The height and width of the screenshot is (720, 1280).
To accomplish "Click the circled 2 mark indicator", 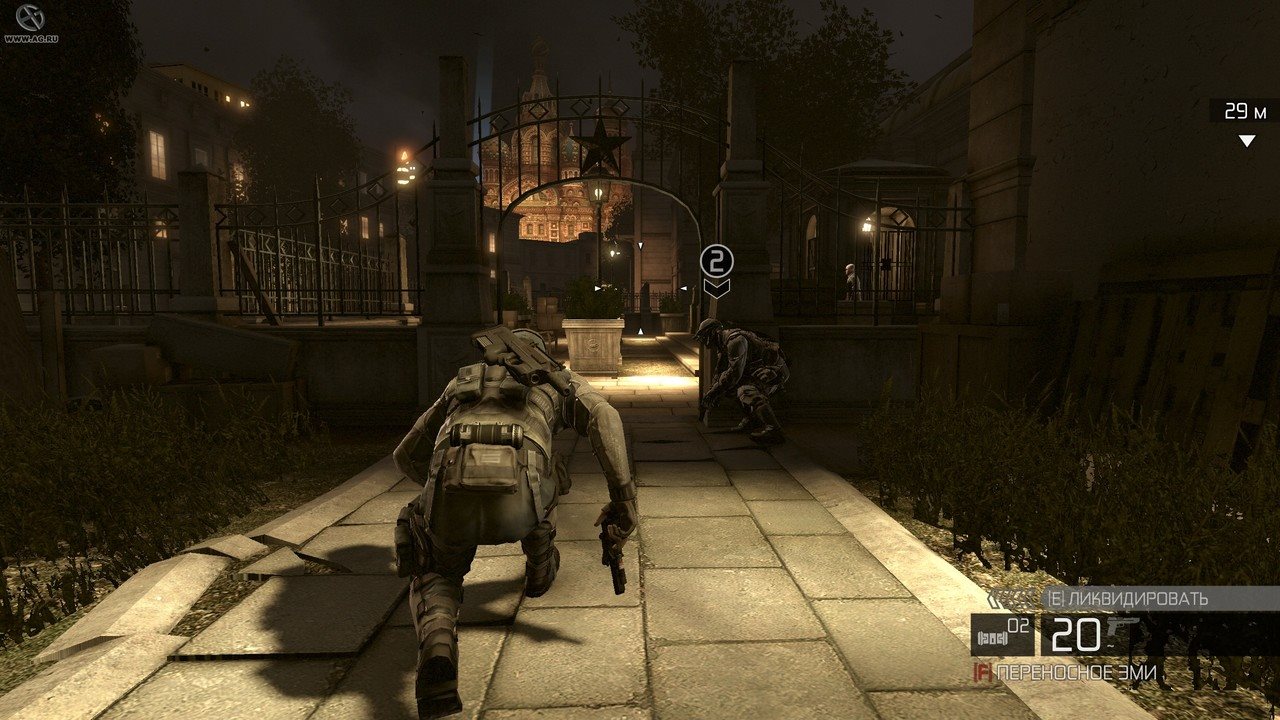I will click(716, 262).
